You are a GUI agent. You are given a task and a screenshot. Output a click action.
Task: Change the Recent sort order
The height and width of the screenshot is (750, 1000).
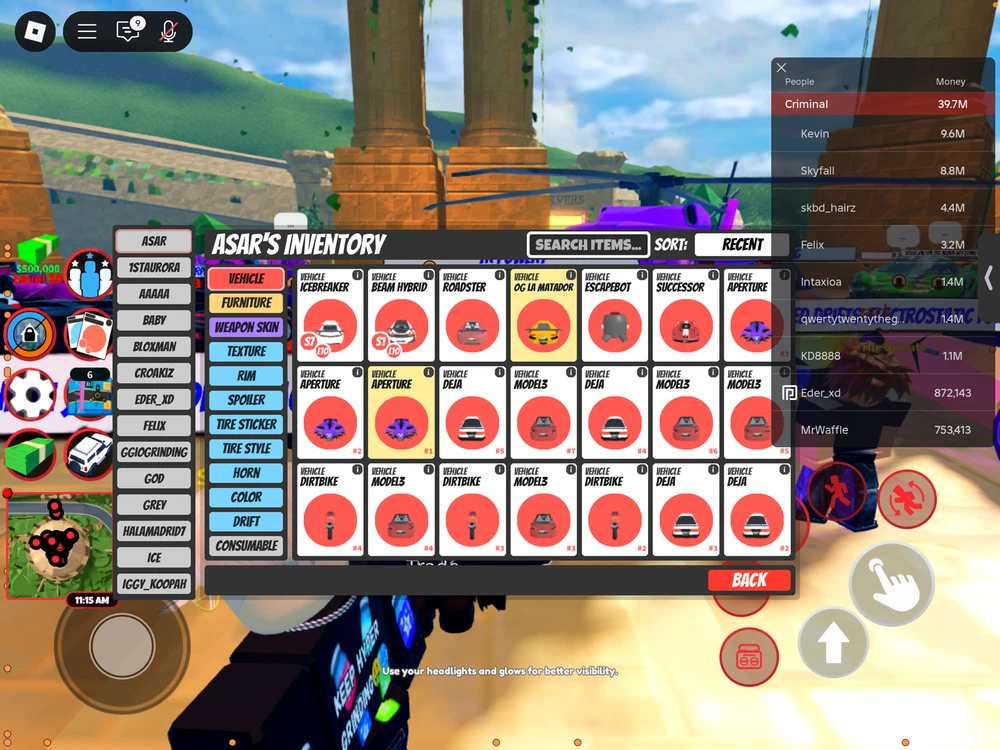point(742,244)
